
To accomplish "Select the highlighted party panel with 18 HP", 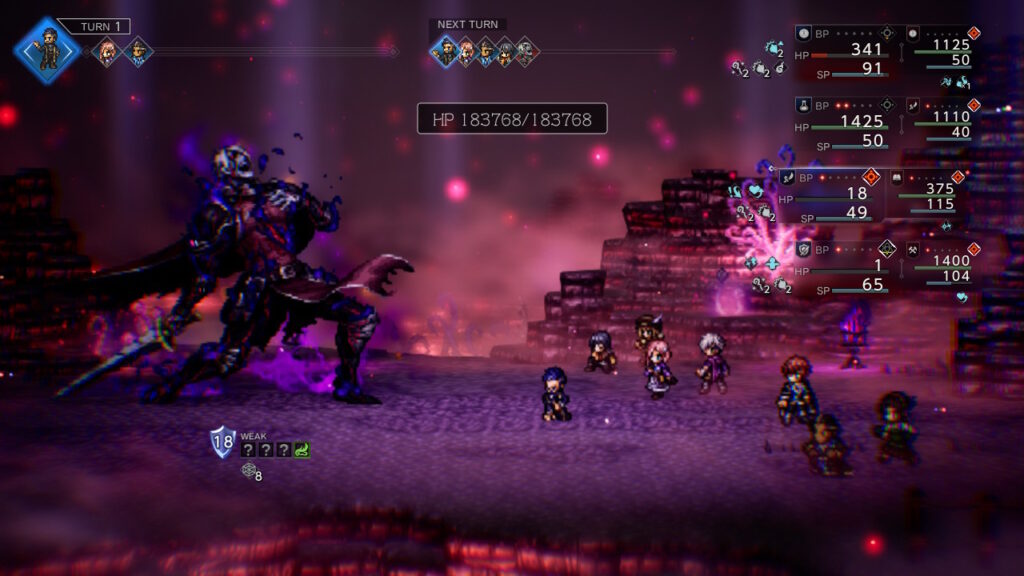I will click(831, 195).
